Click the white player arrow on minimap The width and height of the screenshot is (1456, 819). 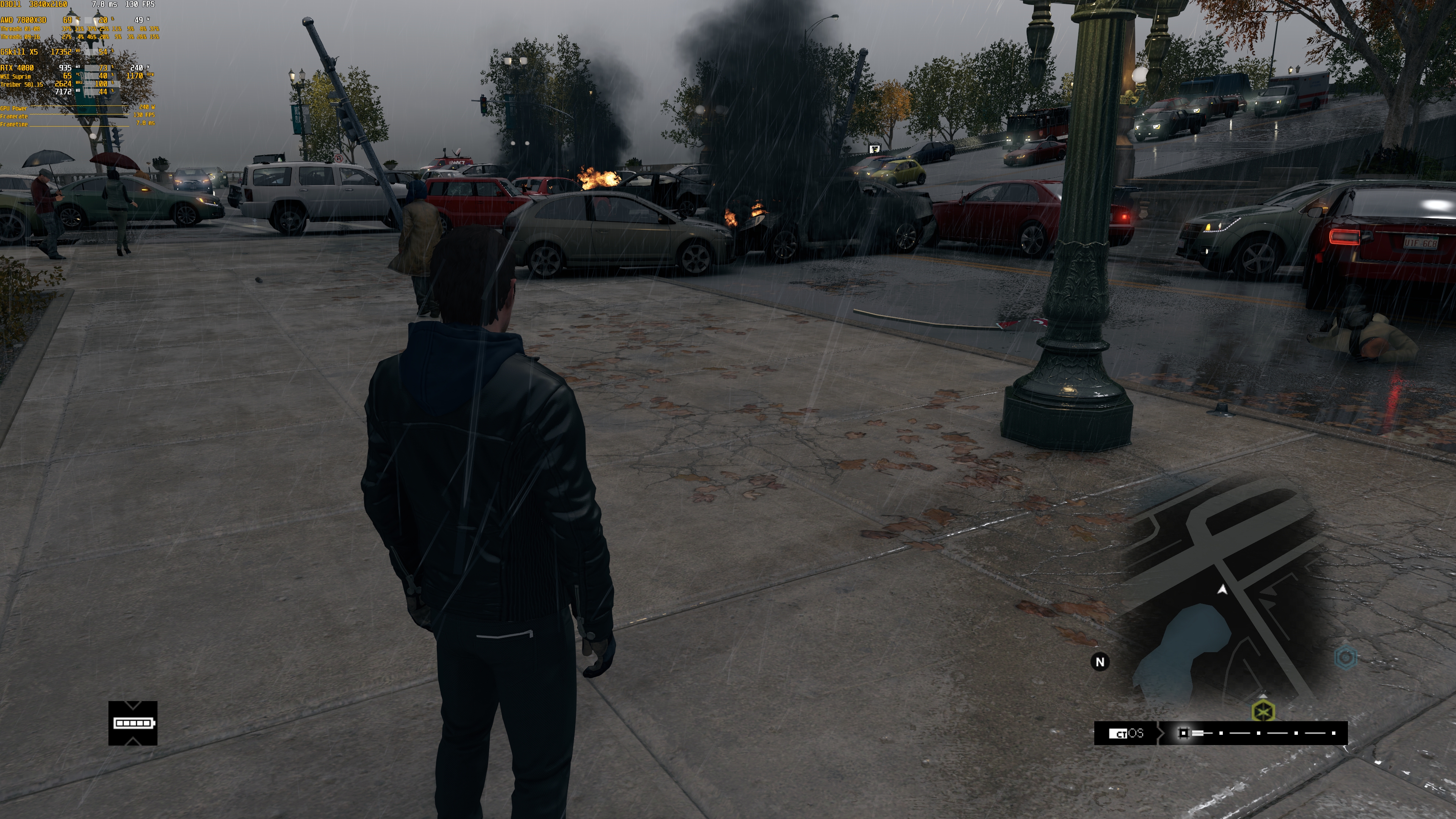[1222, 590]
